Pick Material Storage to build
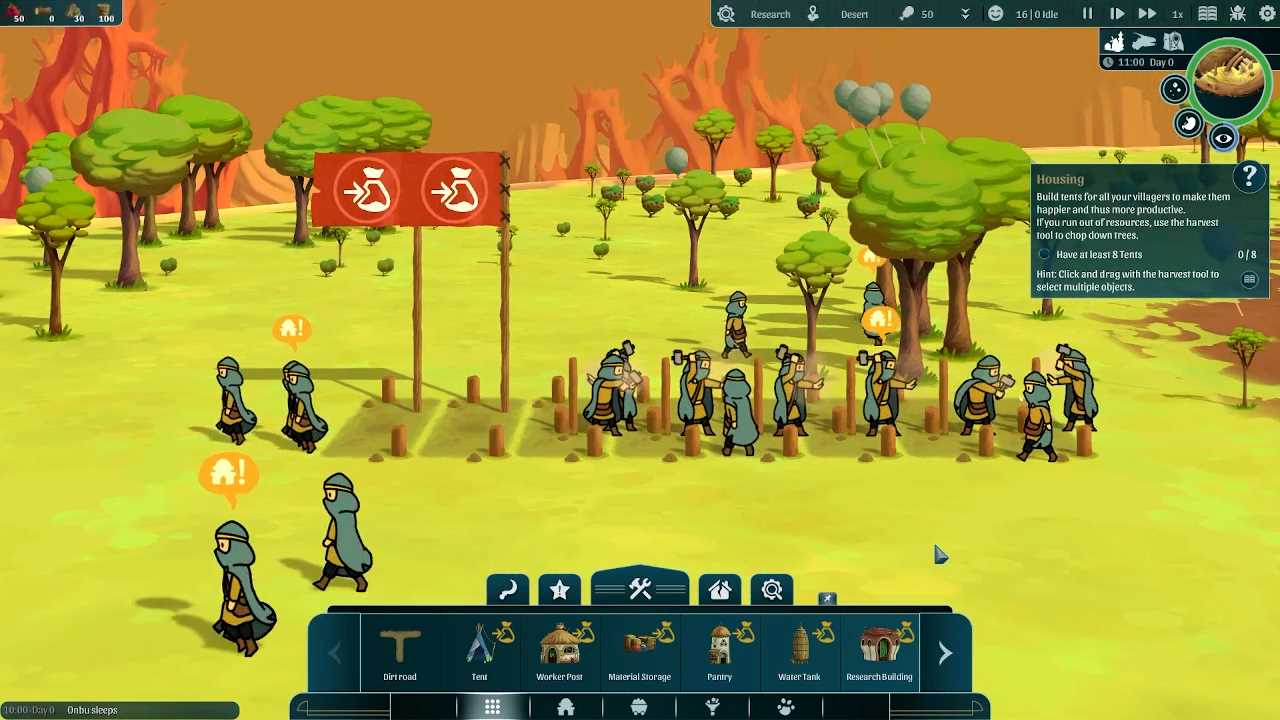This screenshot has height=720, width=1280. [x=640, y=652]
